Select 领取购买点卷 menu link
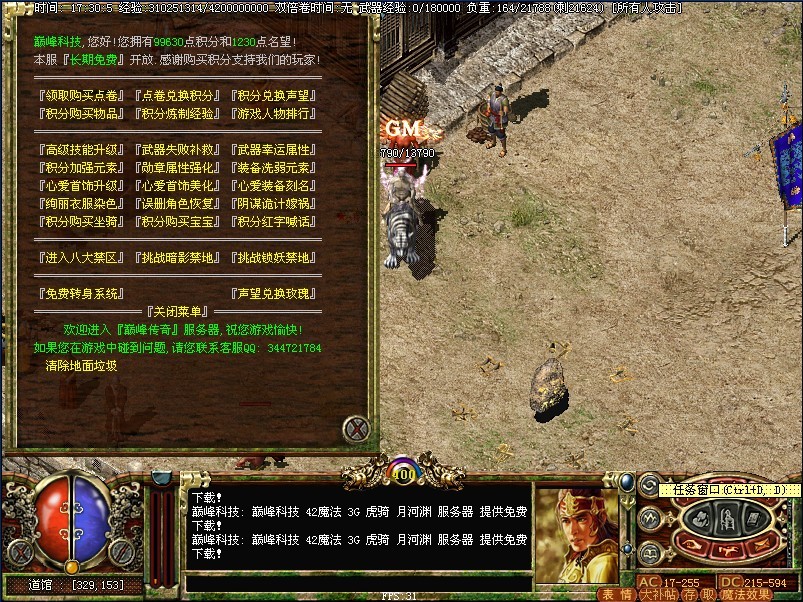 (x=80, y=96)
